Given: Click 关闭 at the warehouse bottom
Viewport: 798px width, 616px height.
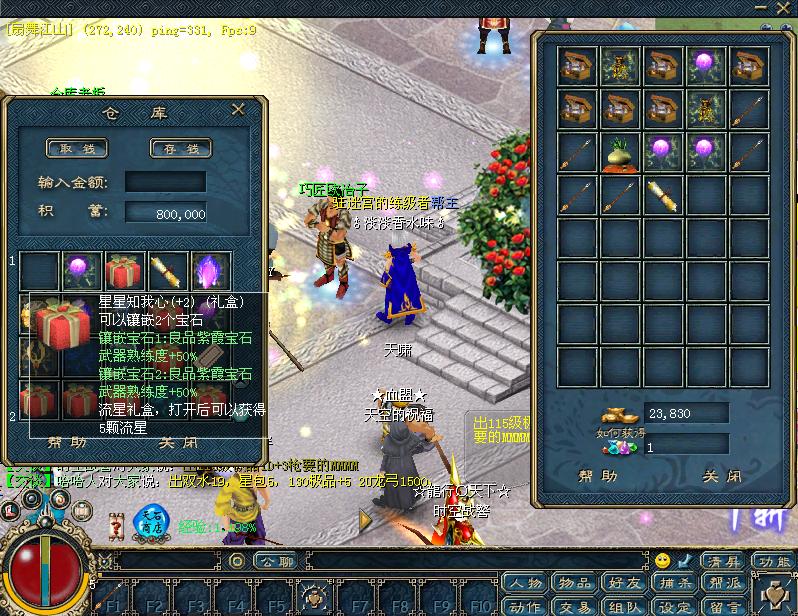Looking at the screenshot, I should point(177,442).
